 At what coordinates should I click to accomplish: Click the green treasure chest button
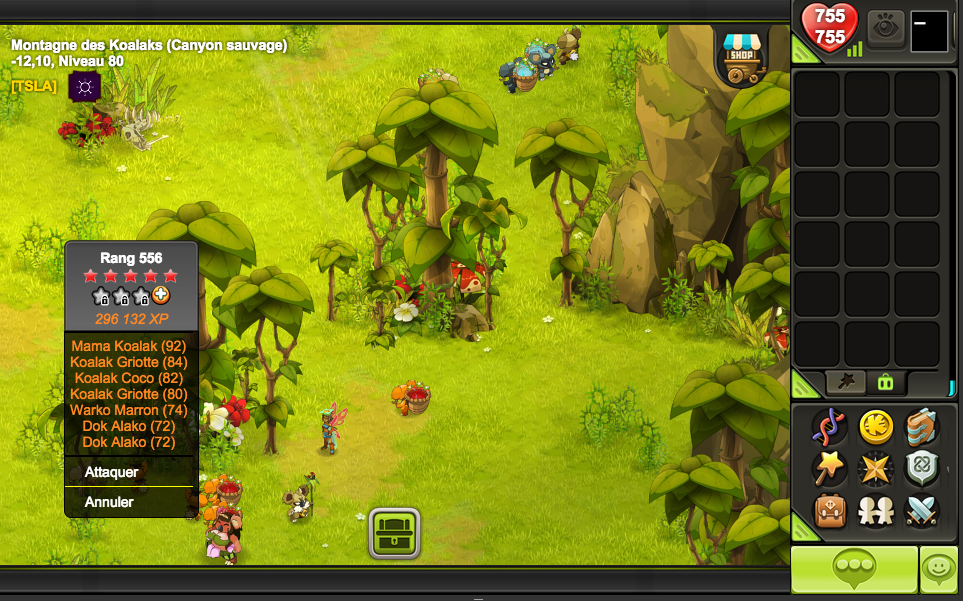394,533
